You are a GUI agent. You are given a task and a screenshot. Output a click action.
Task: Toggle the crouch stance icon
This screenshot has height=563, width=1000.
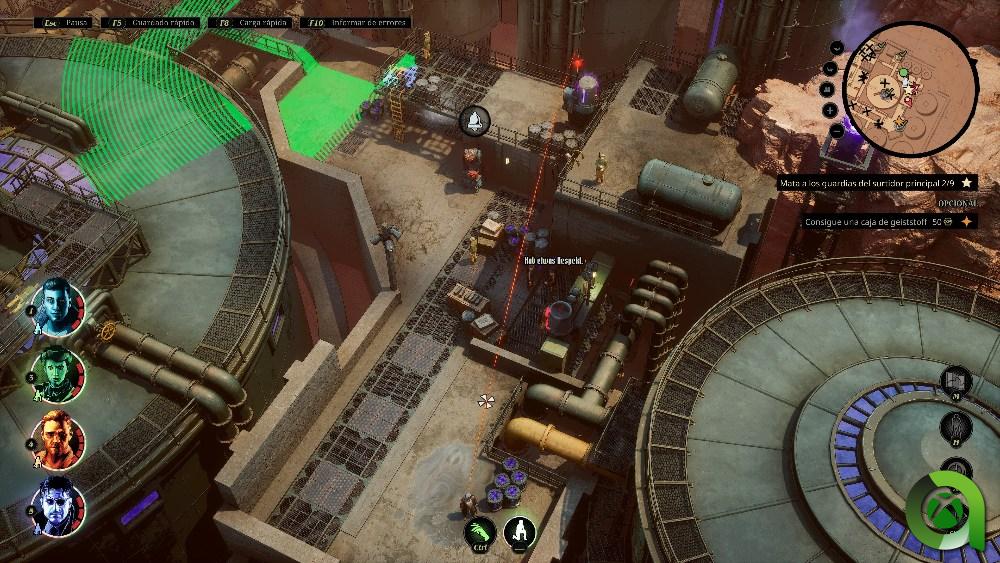[520, 533]
